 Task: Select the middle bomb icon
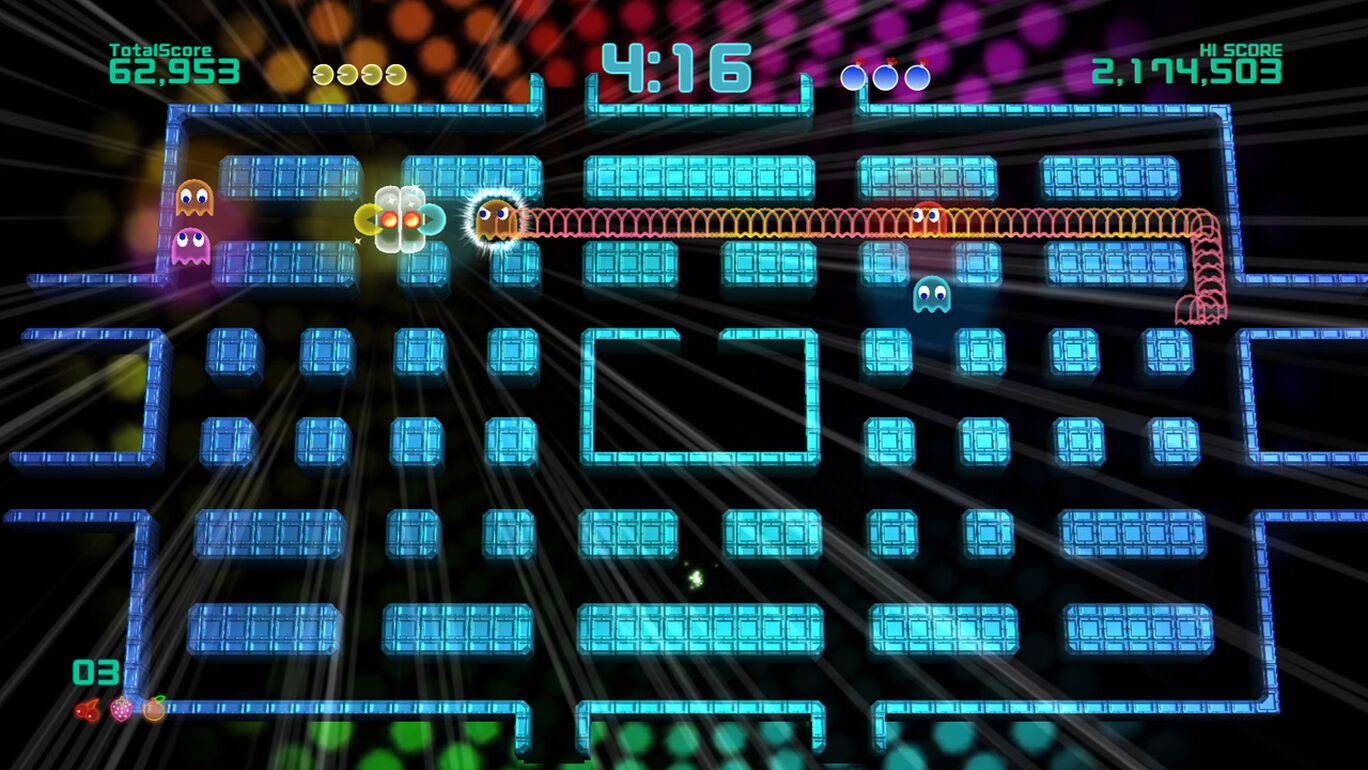885,78
